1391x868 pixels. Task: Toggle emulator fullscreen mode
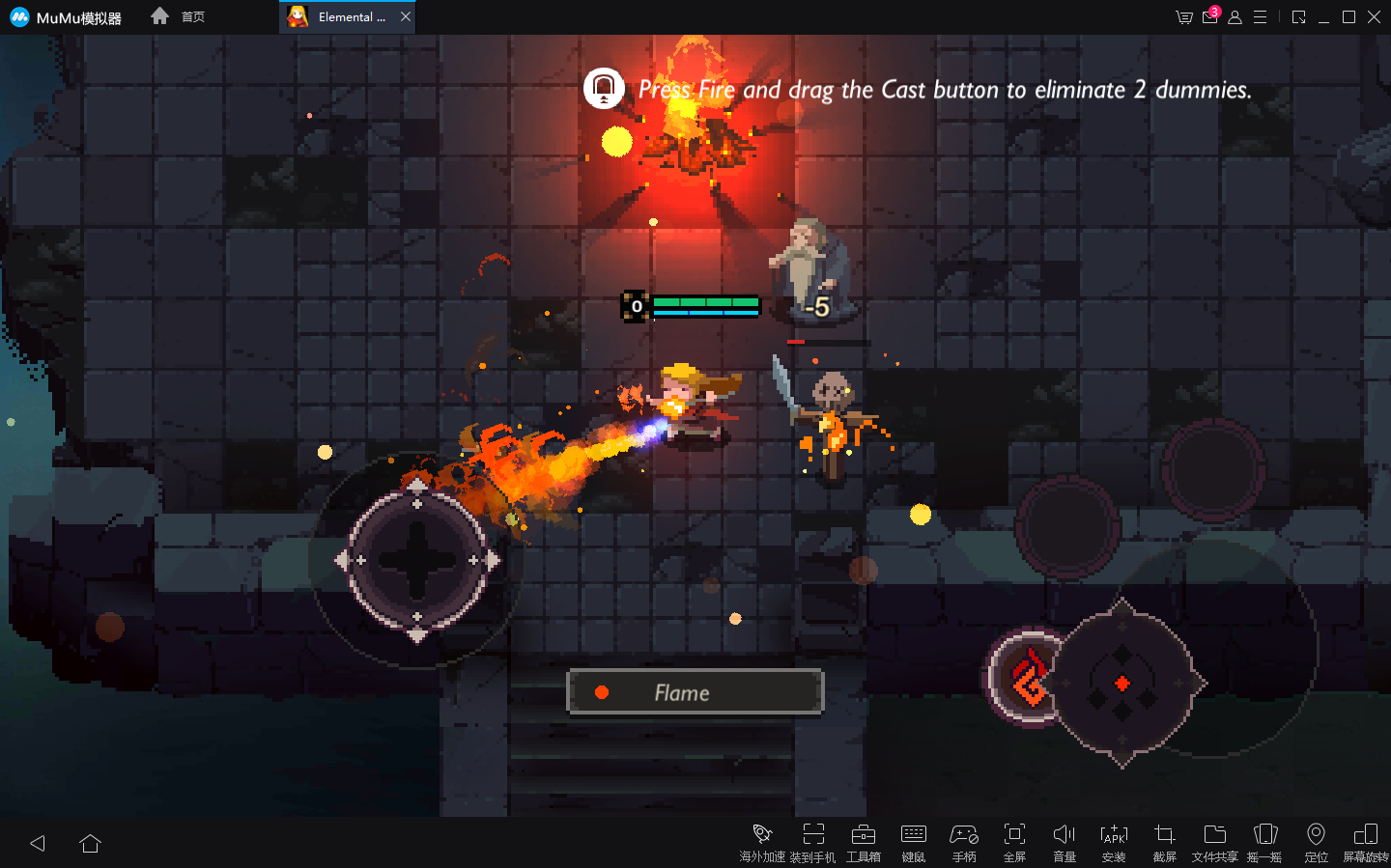coord(1014,841)
